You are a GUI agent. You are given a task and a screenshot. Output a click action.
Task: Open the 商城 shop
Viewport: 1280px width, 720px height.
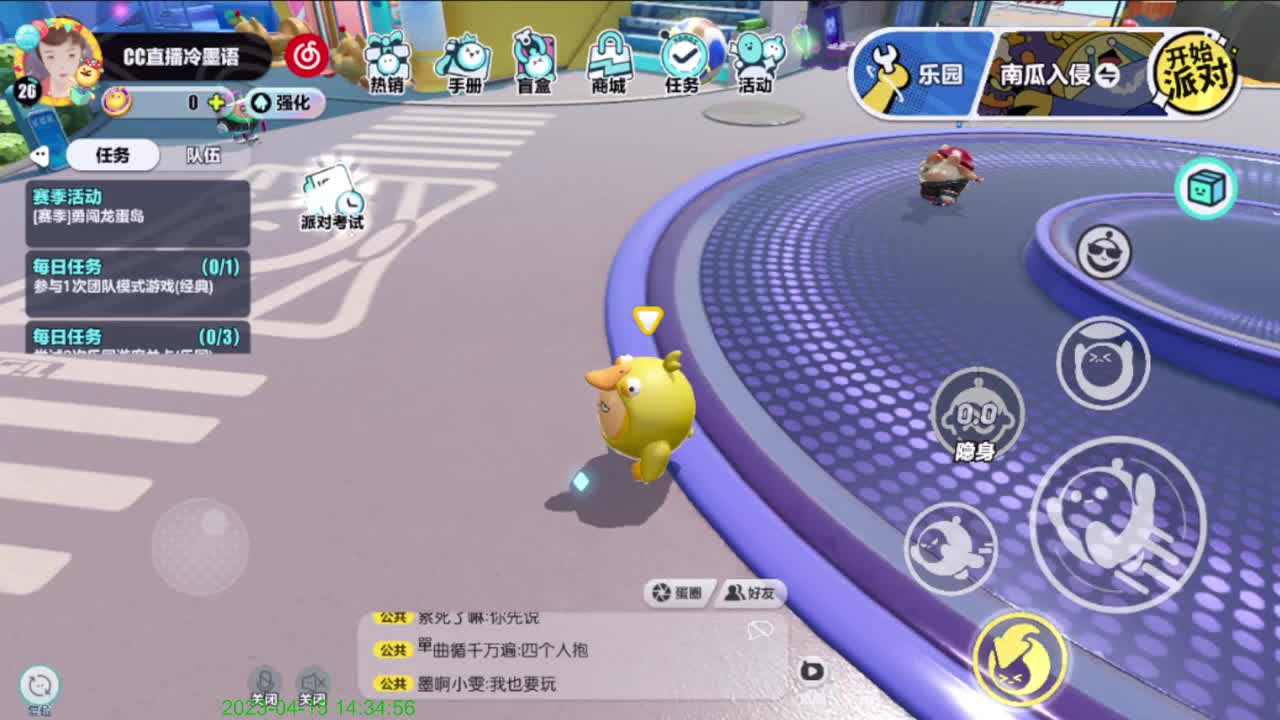611,62
